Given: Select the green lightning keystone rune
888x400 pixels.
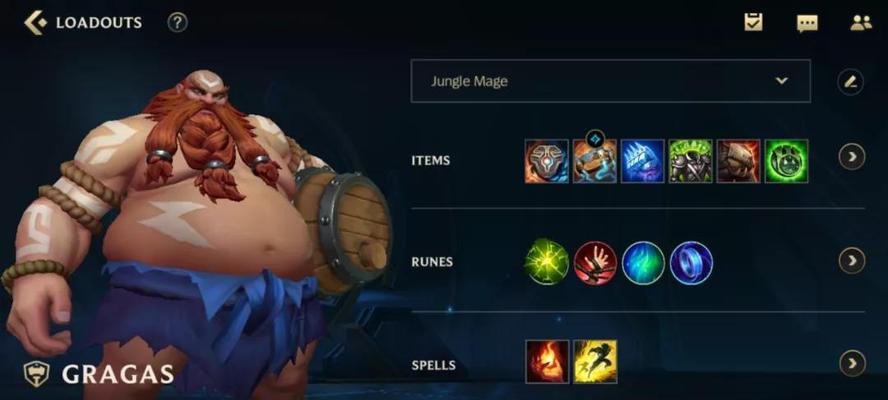Looking at the screenshot, I should [x=546, y=263].
